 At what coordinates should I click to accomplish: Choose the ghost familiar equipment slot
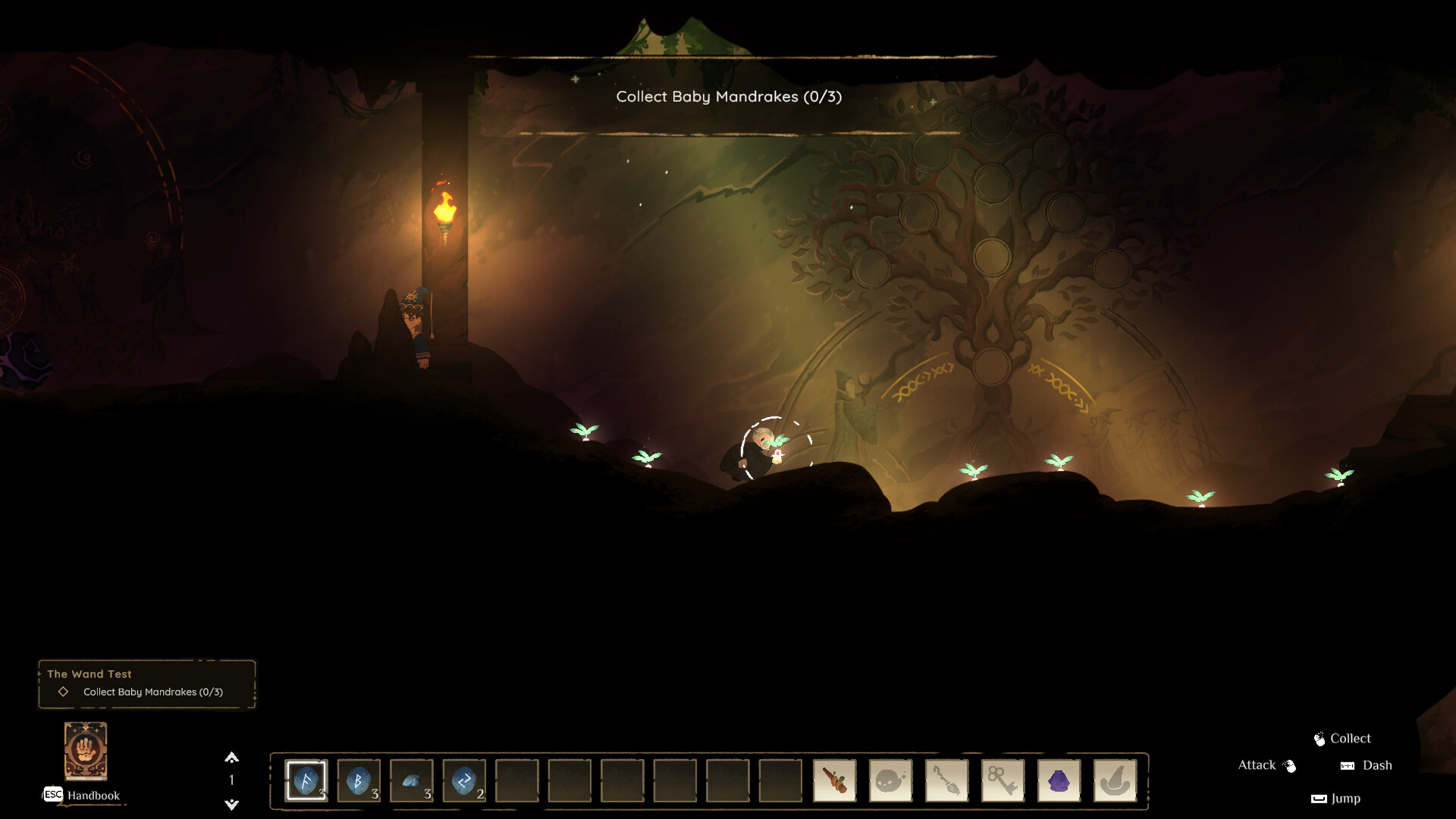pyautogui.click(x=890, y=780)
